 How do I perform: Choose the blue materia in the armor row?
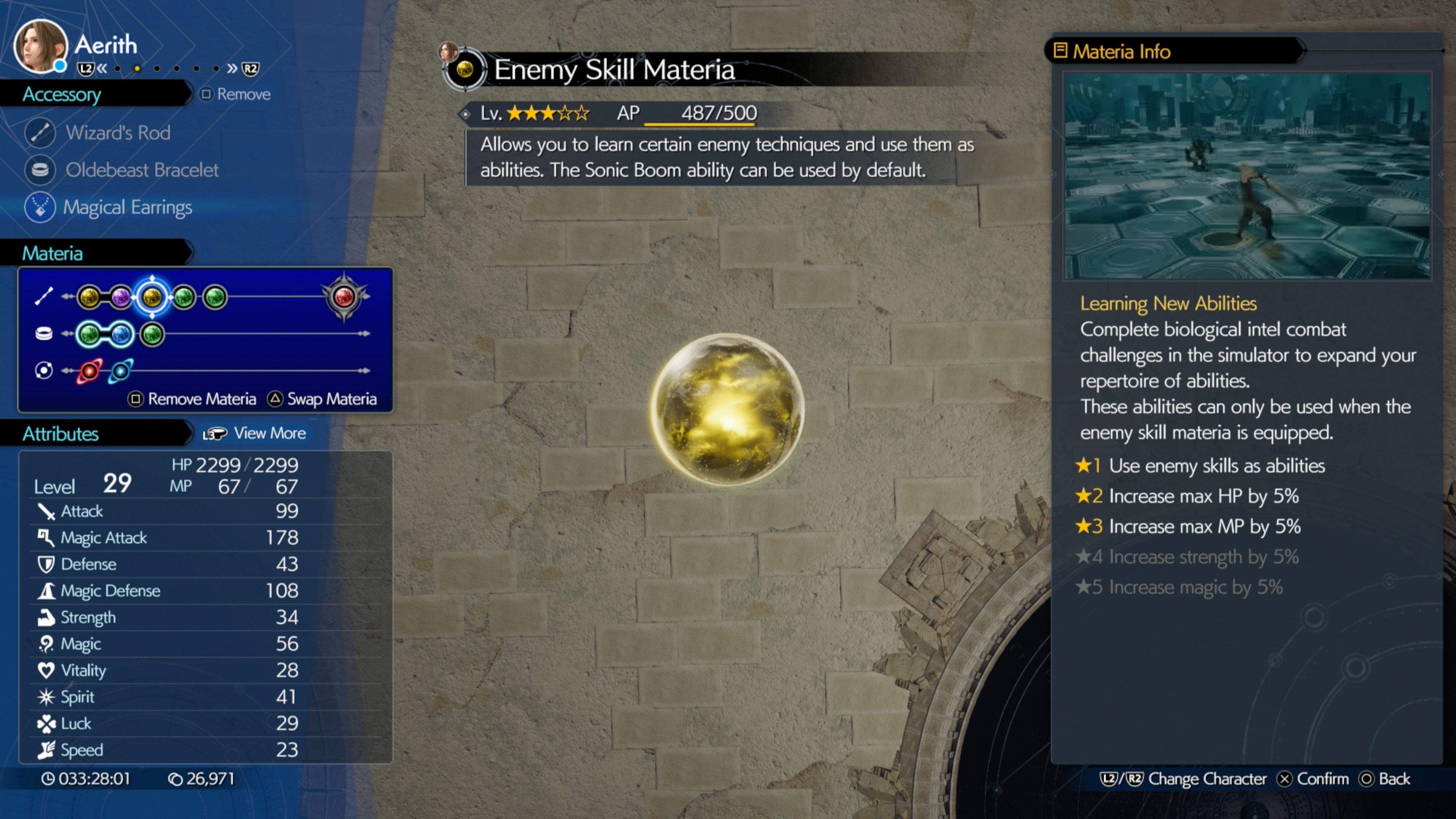click(x=121, y=334)
